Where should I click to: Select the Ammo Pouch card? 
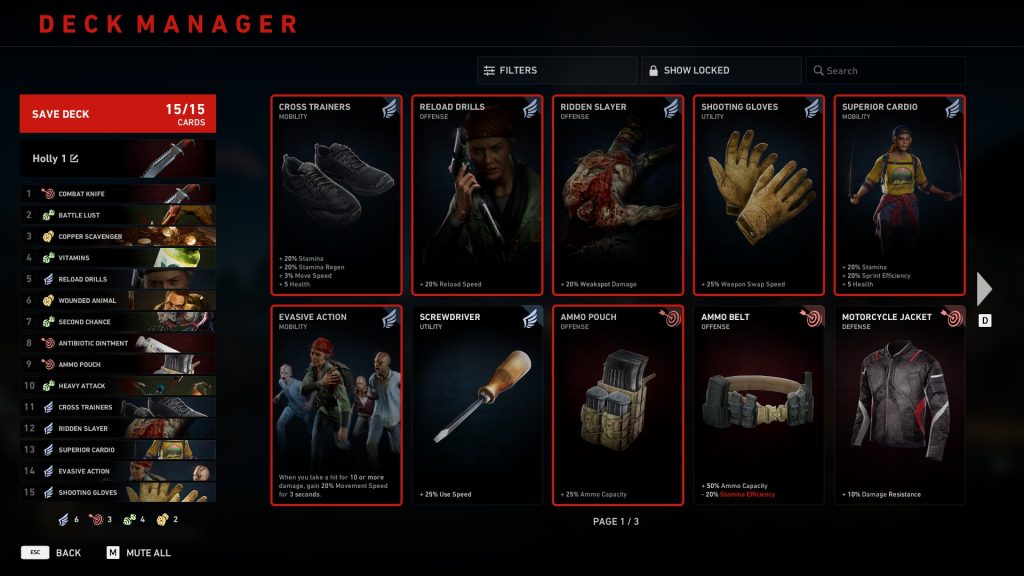pyautogui.click(x=618, y=405)
